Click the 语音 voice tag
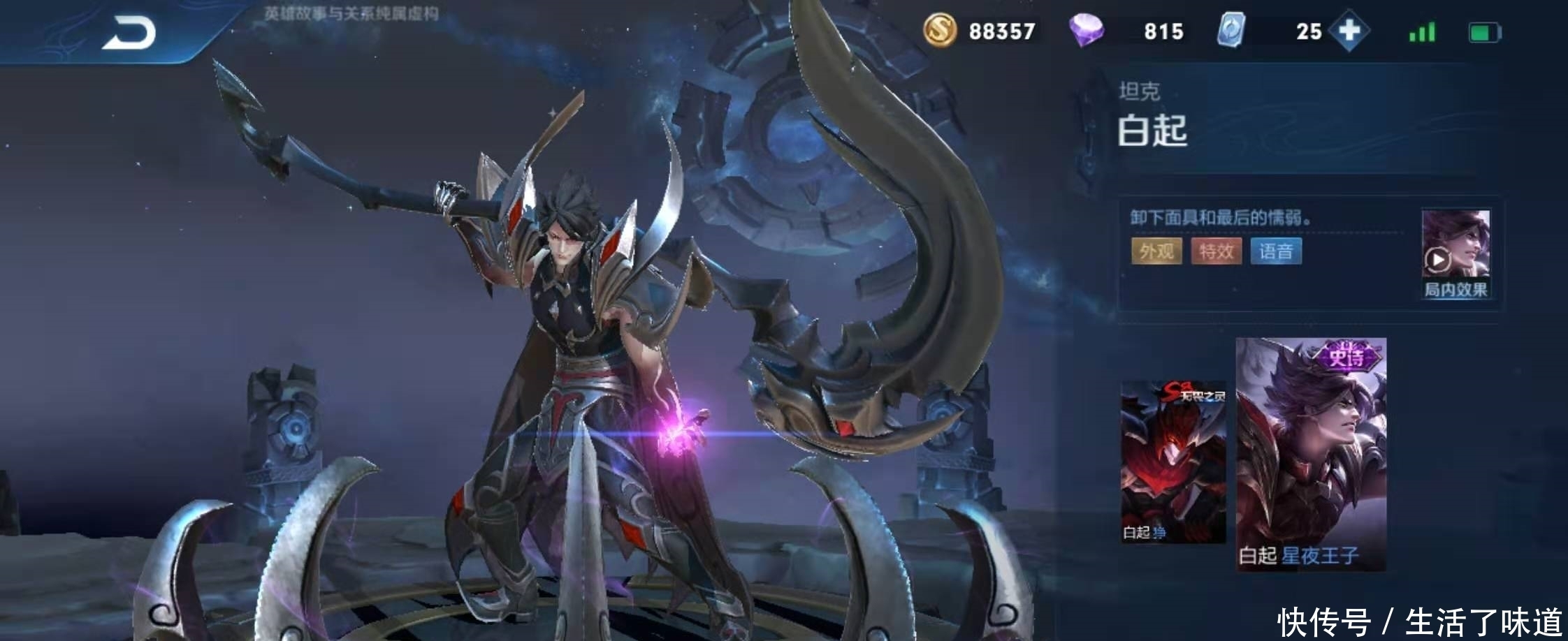 [1276, 251]
